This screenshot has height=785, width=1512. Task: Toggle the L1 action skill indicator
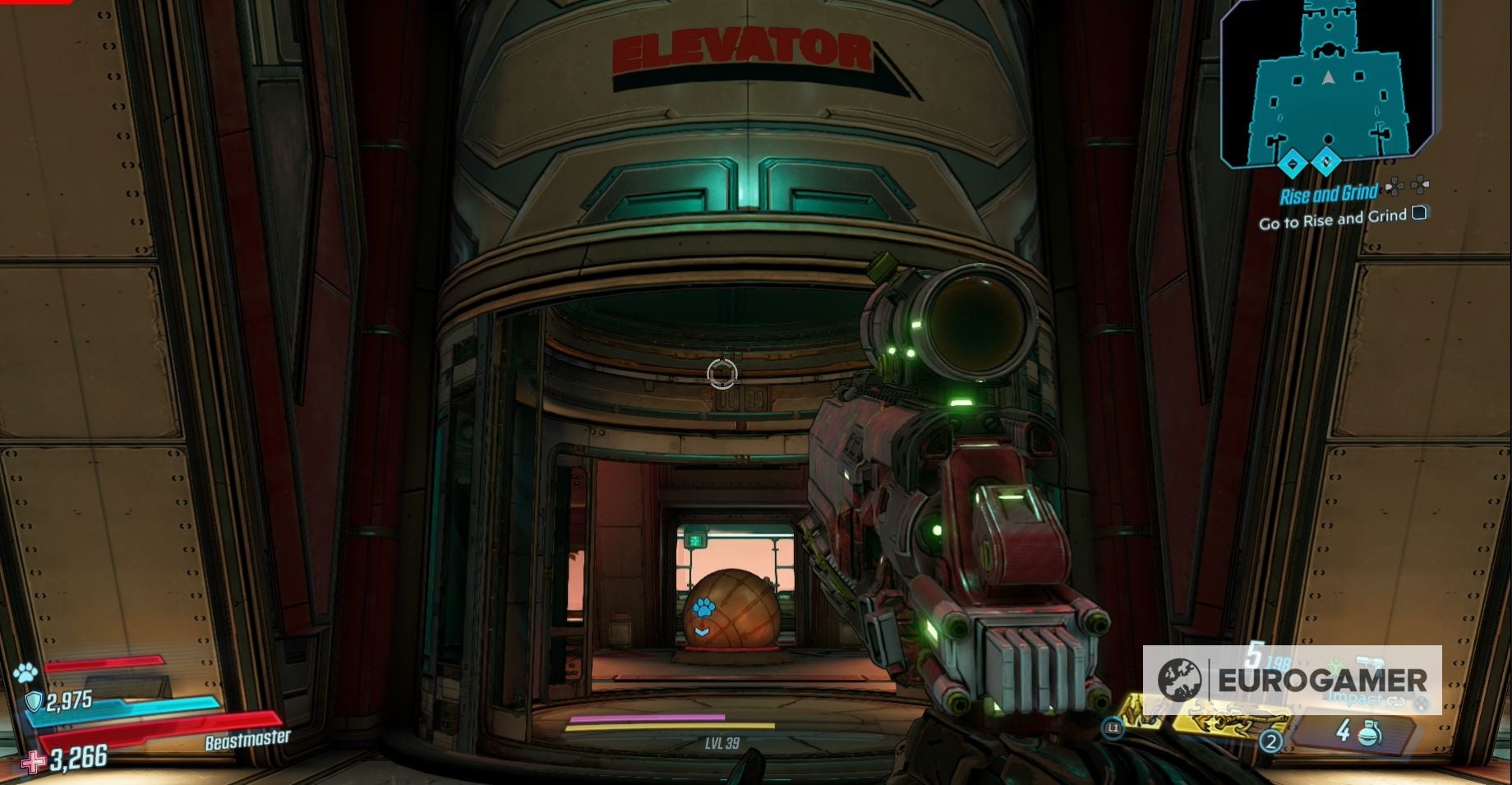click(x=1113, y=727)
